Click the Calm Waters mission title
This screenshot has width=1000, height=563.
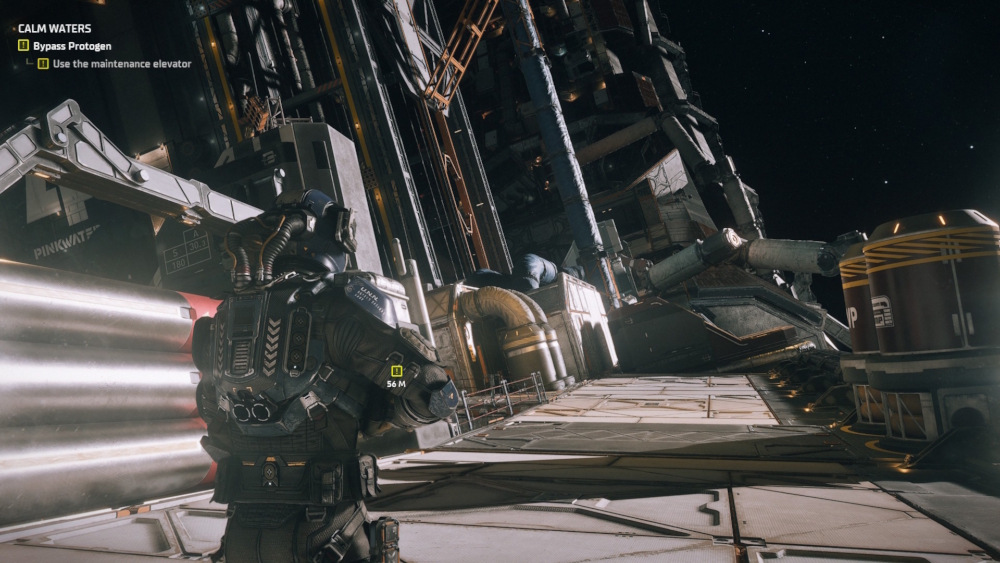(54, 29)
